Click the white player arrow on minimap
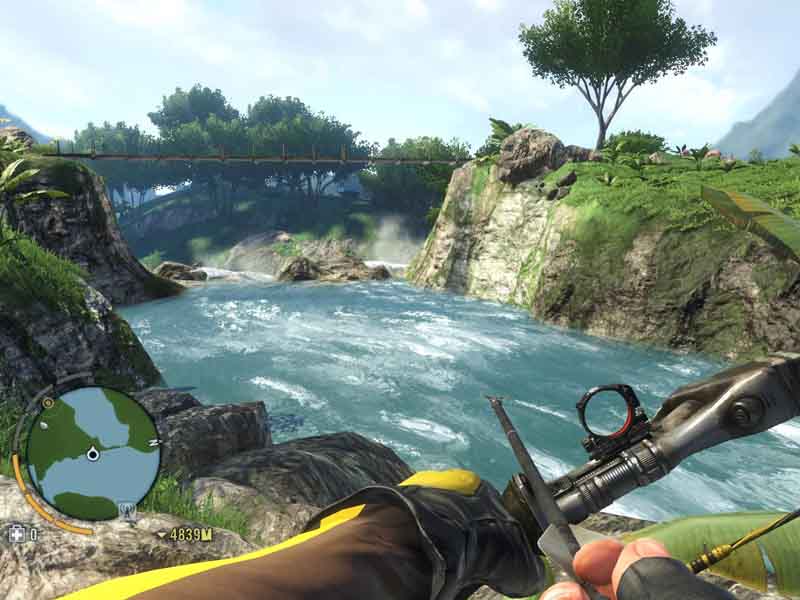Image resolution: width=800 pixels, height=600 pixels. pyautogui.click(x=93, y=454)
